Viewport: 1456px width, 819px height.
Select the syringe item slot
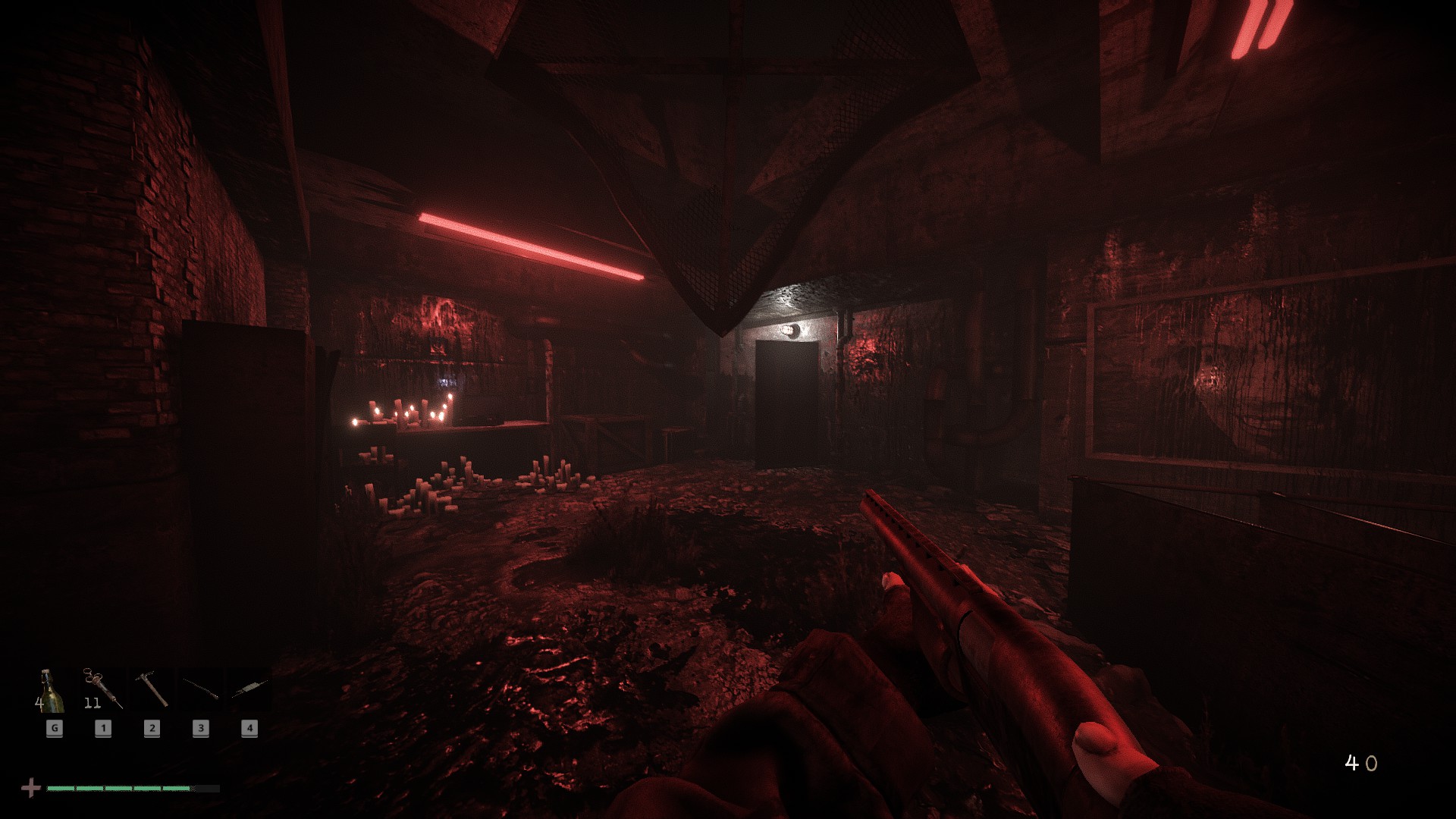click(102, 690)
